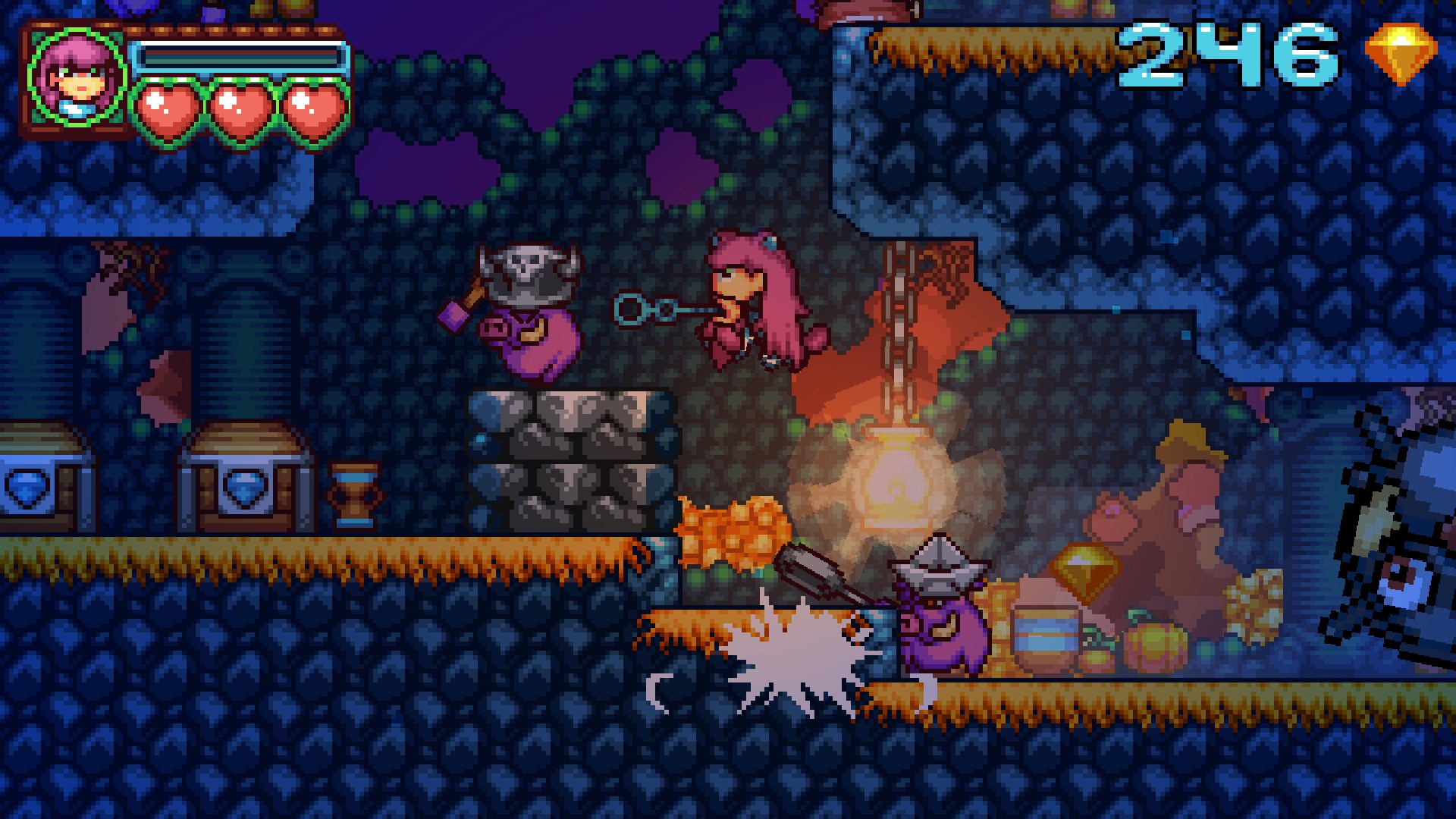Select the glowing cauldron hanging from chains
This screenshot has width=1456, height=819.
click(x=899, y=478)
